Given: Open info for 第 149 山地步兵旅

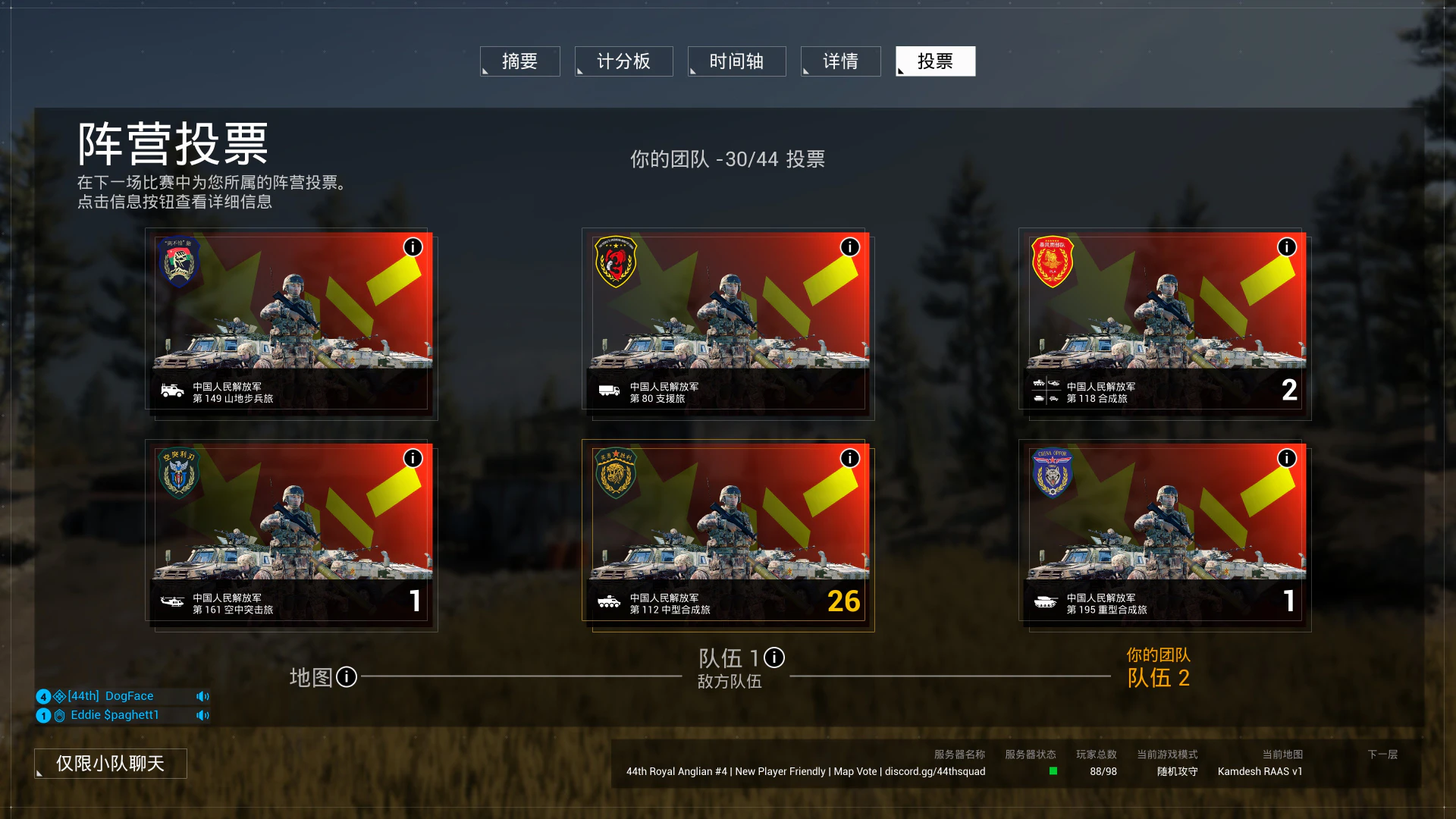Looking at the screenshot, I should click(x=413, y=247).
